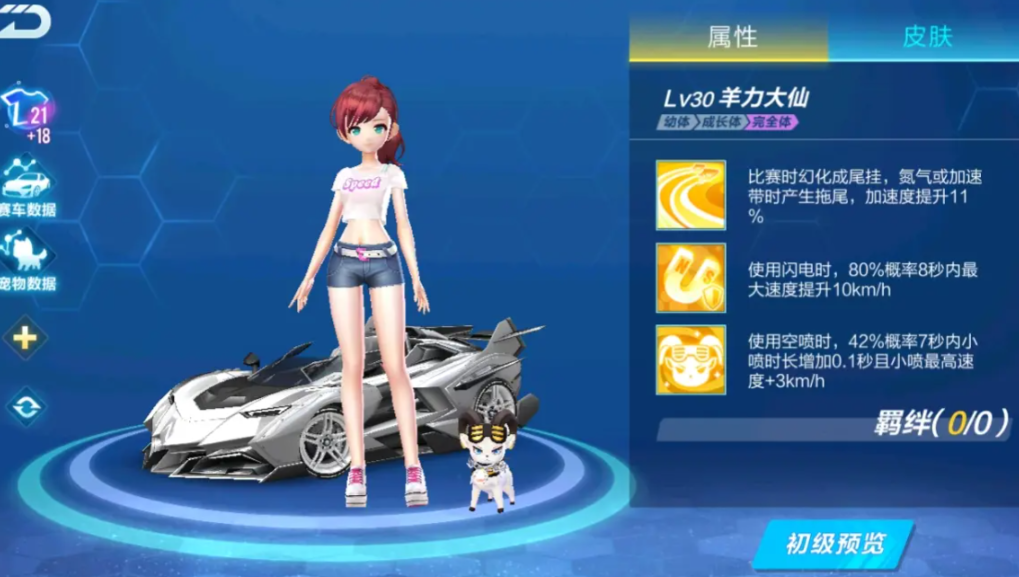The width and height of the screenshot is (1019, 577).
Task: Click the 初级预览 button
Action: 835,544
